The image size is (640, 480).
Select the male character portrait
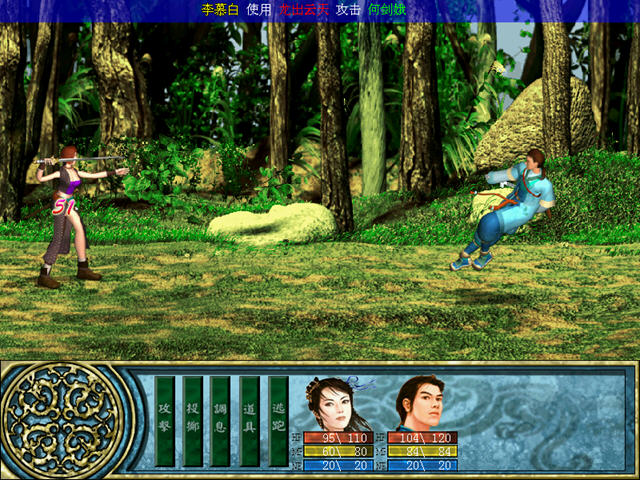pyautogui.click(x=420, y=403)
